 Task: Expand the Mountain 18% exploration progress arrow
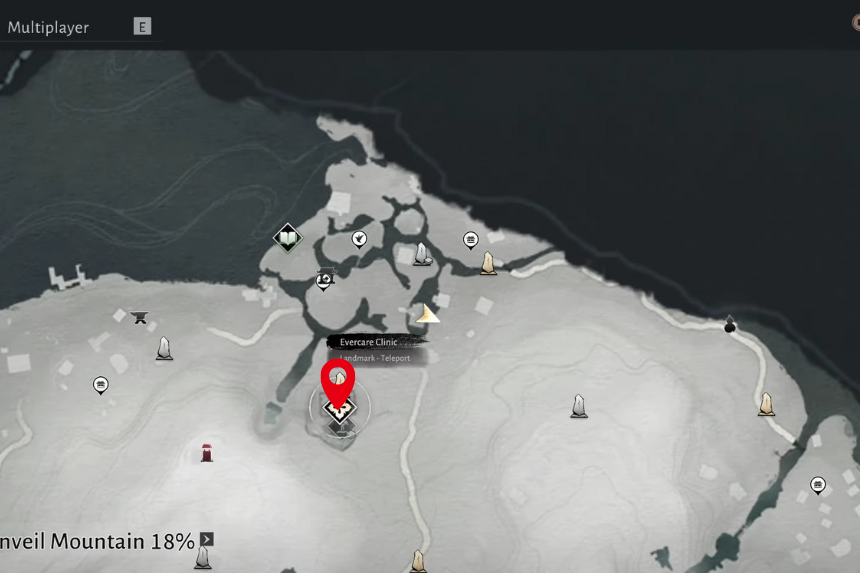pos(207,540)
